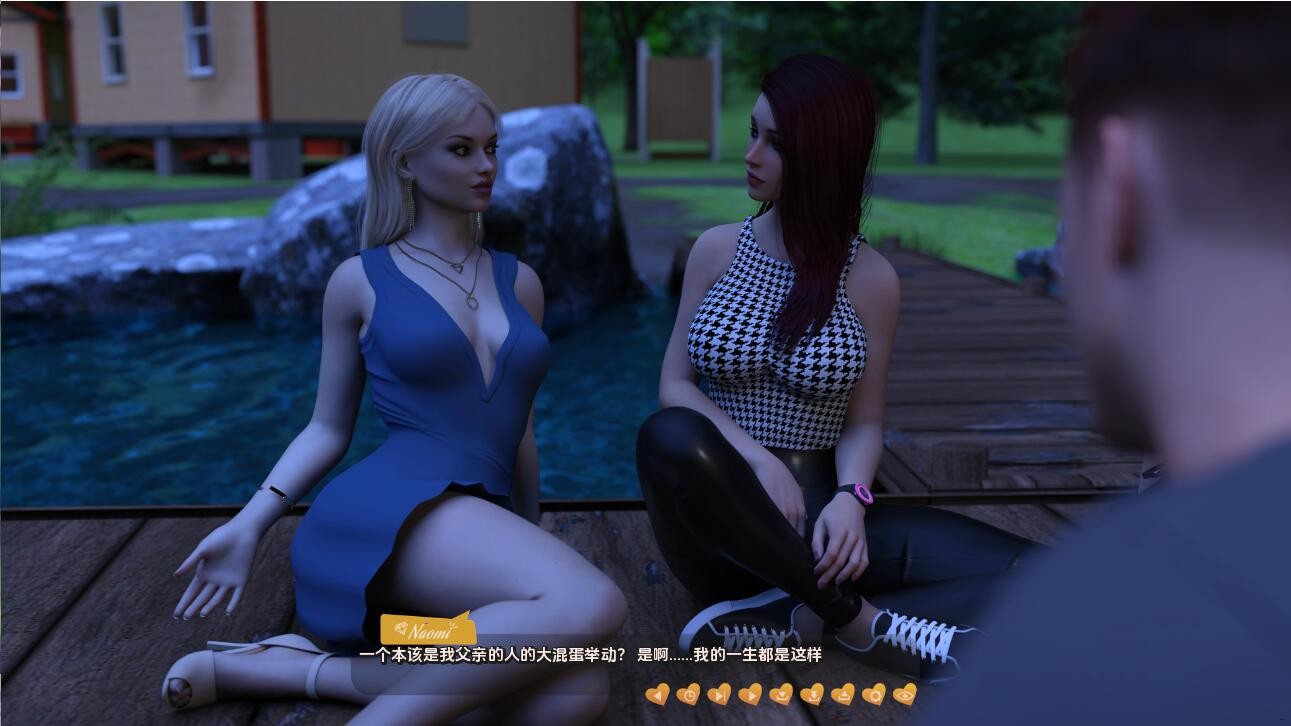Click the back arrow heart button

click(x=657, y=694)
